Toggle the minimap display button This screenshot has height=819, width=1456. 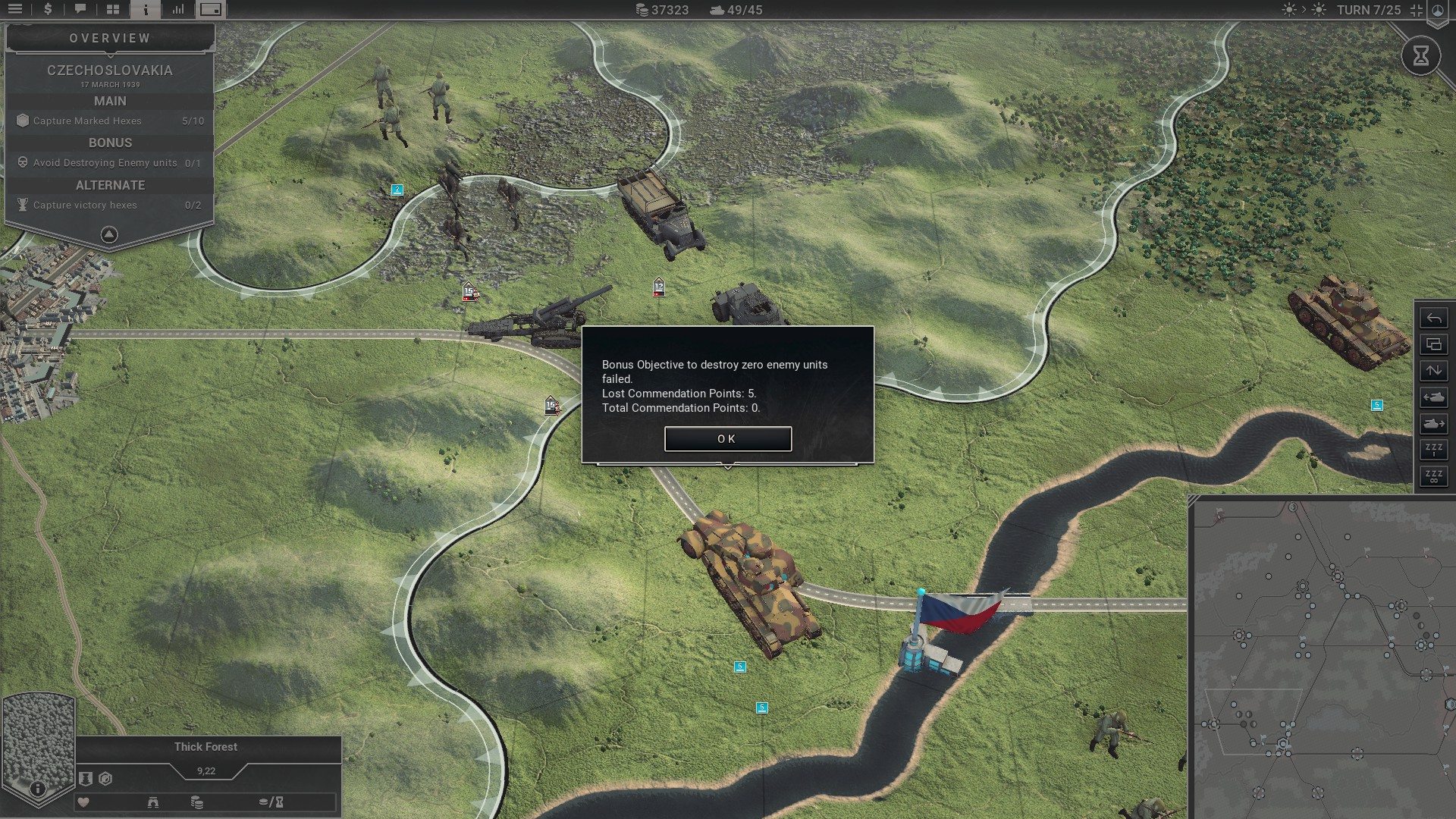[211, 10]
